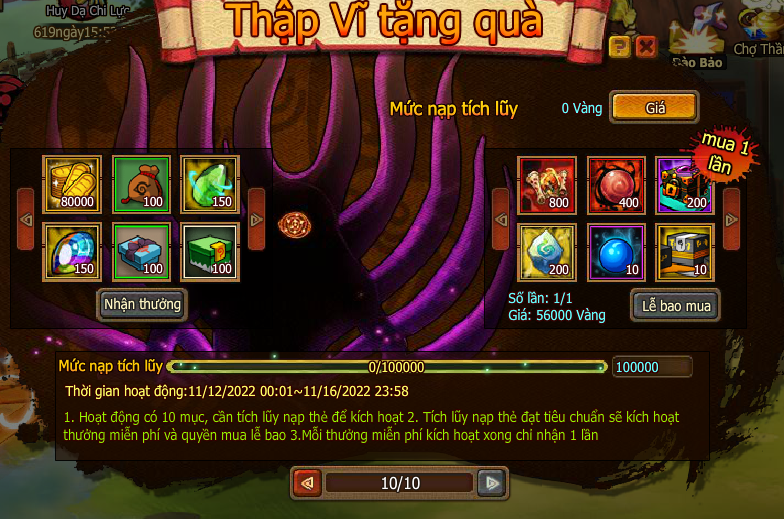
Task: Select the red orb 400 item slot
Action: 615,185
